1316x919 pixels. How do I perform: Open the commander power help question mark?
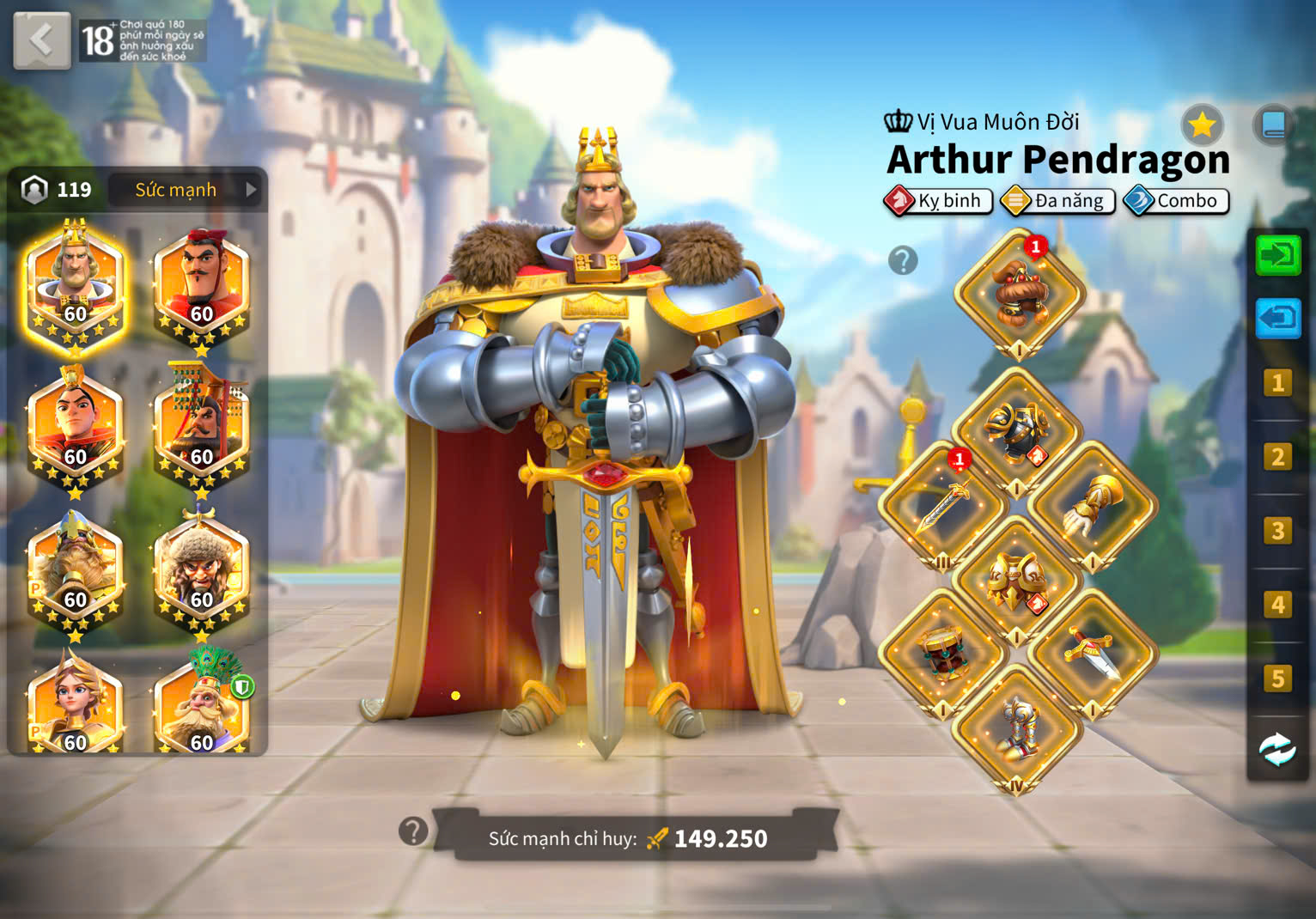413,831
